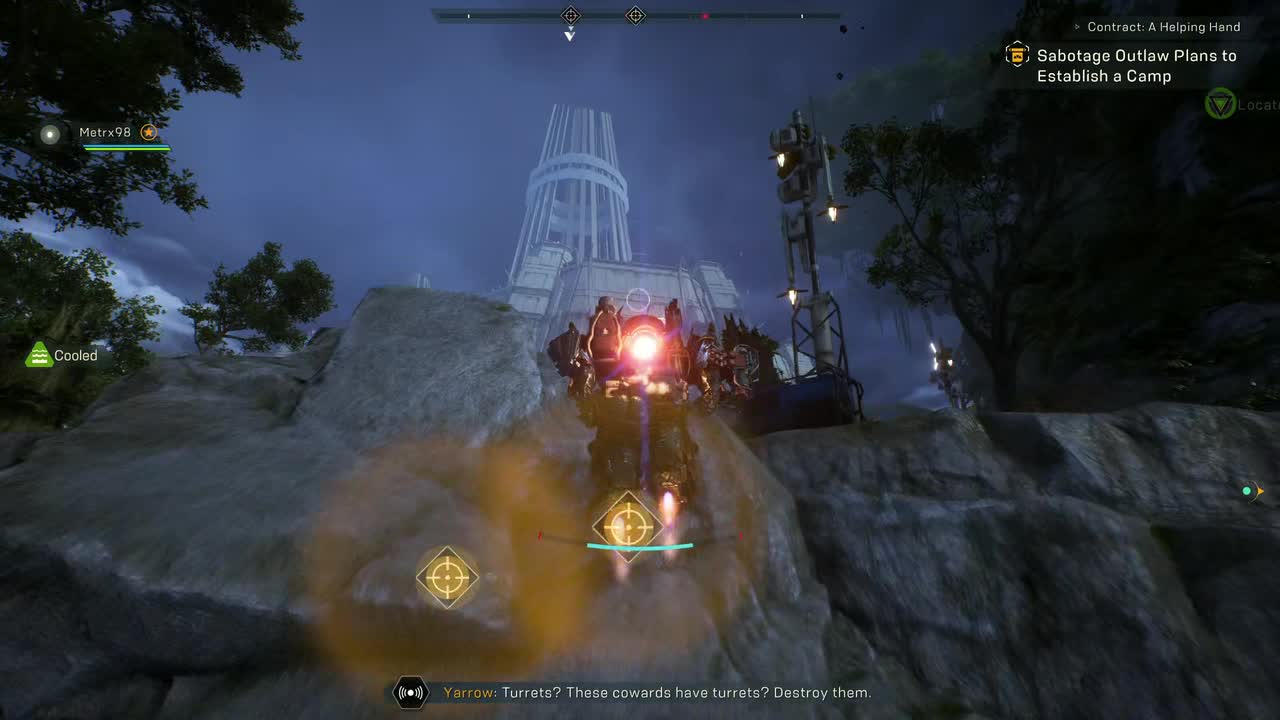Select the green Locate triangle icon
This screenshot has width=1280, height=720.
[1220, 104]
